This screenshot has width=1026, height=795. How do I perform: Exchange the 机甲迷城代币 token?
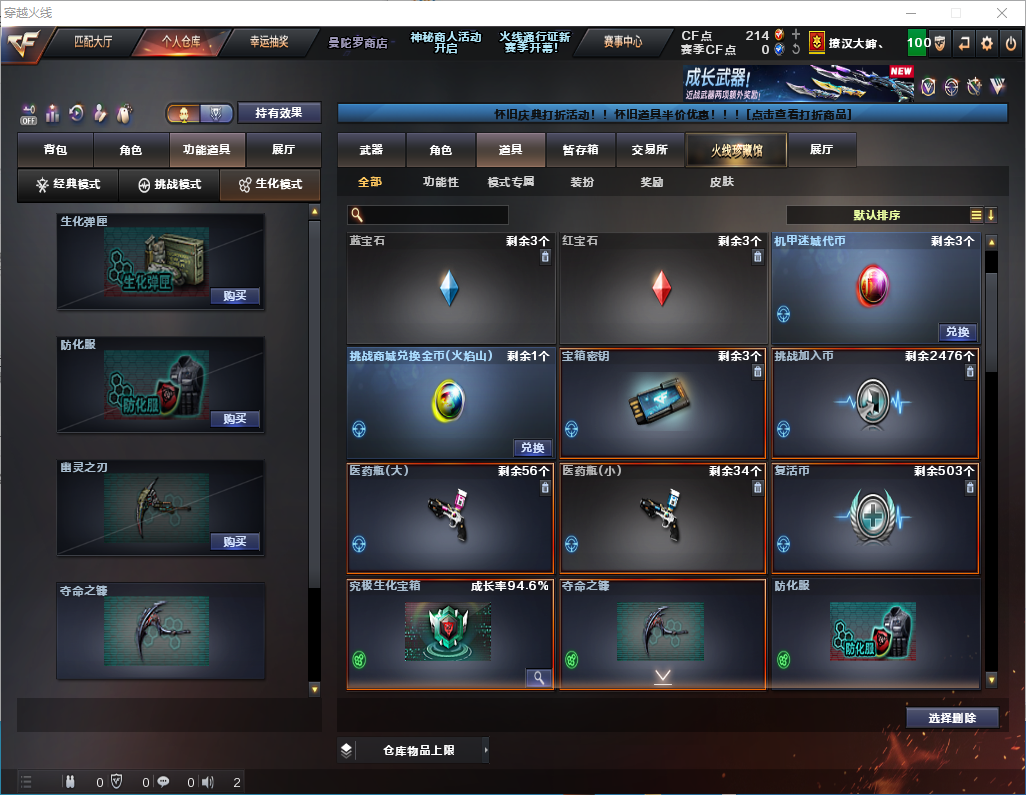coord(957,332)
